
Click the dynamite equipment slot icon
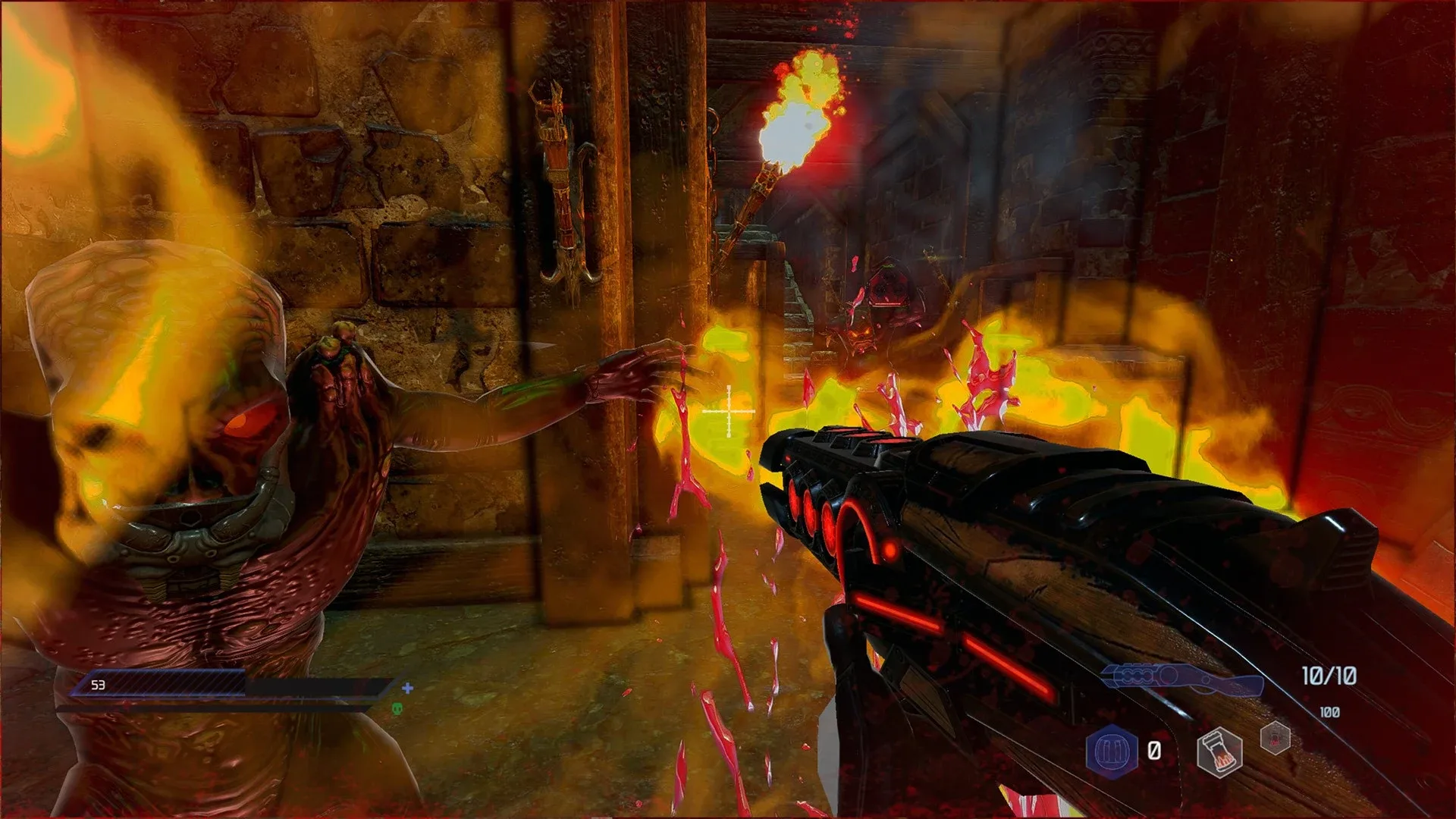click(1219, 752)
